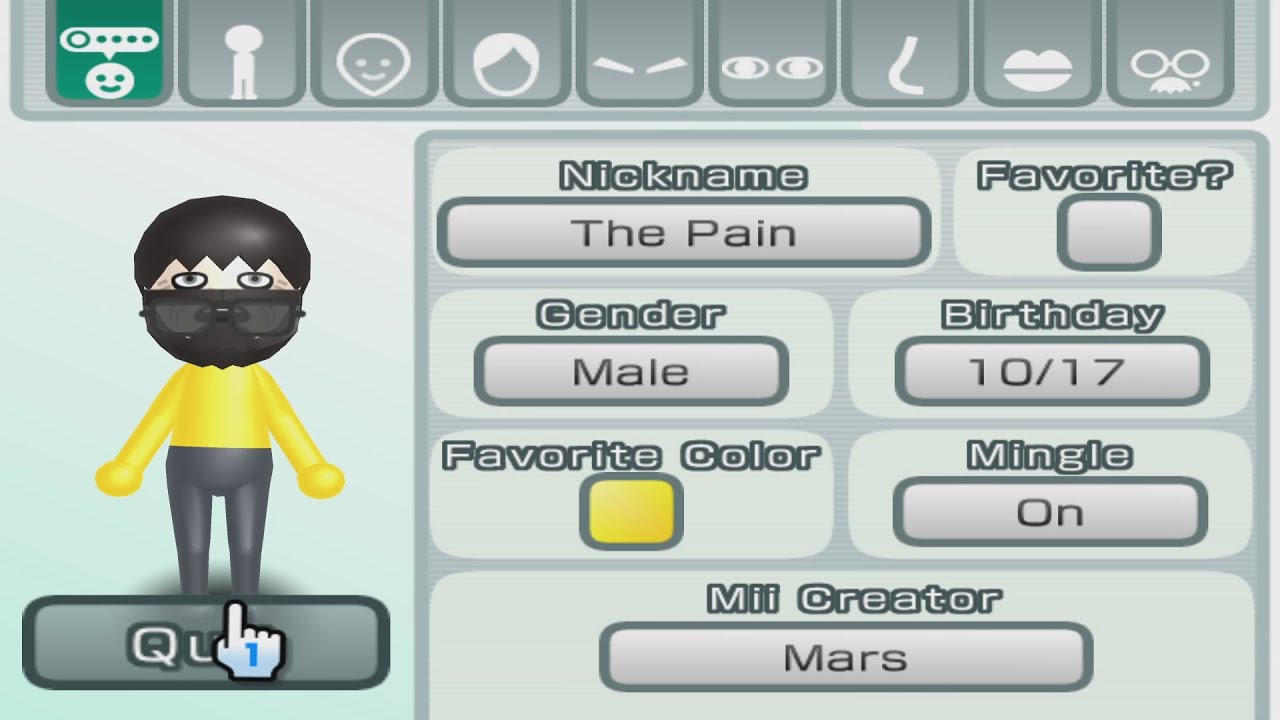The image size is (1280, 720).
Task: Open the Mingle setting selector
Action: click(1050, 511)
